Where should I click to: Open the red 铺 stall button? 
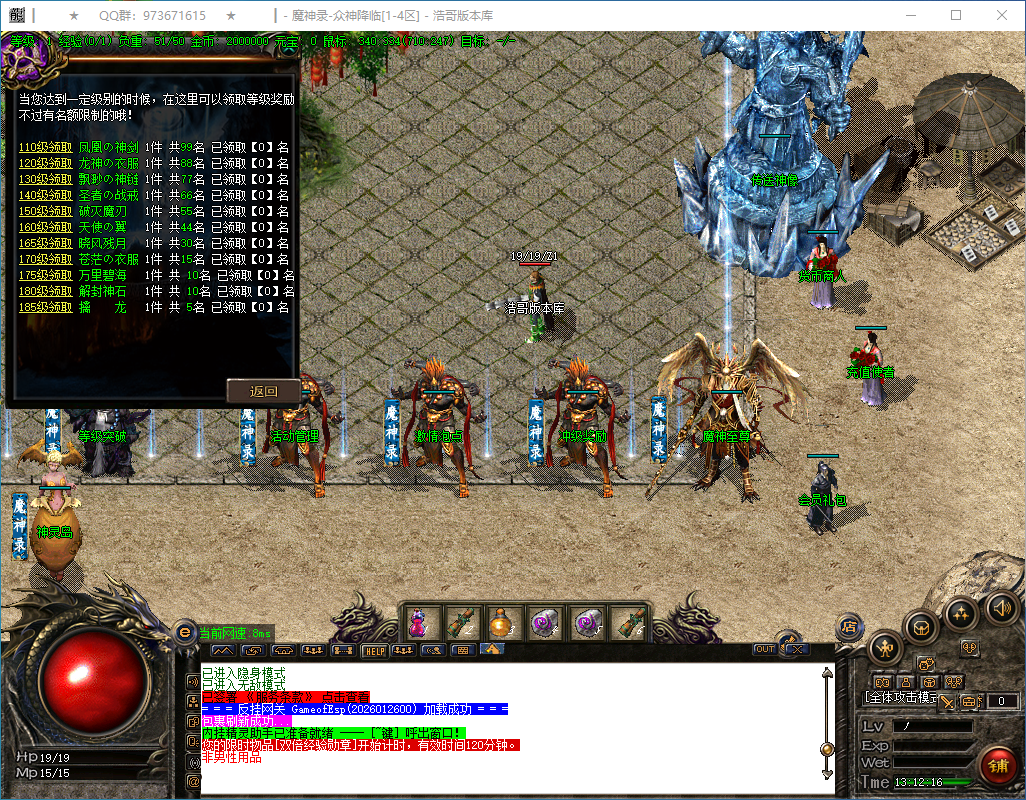(997, 766)
